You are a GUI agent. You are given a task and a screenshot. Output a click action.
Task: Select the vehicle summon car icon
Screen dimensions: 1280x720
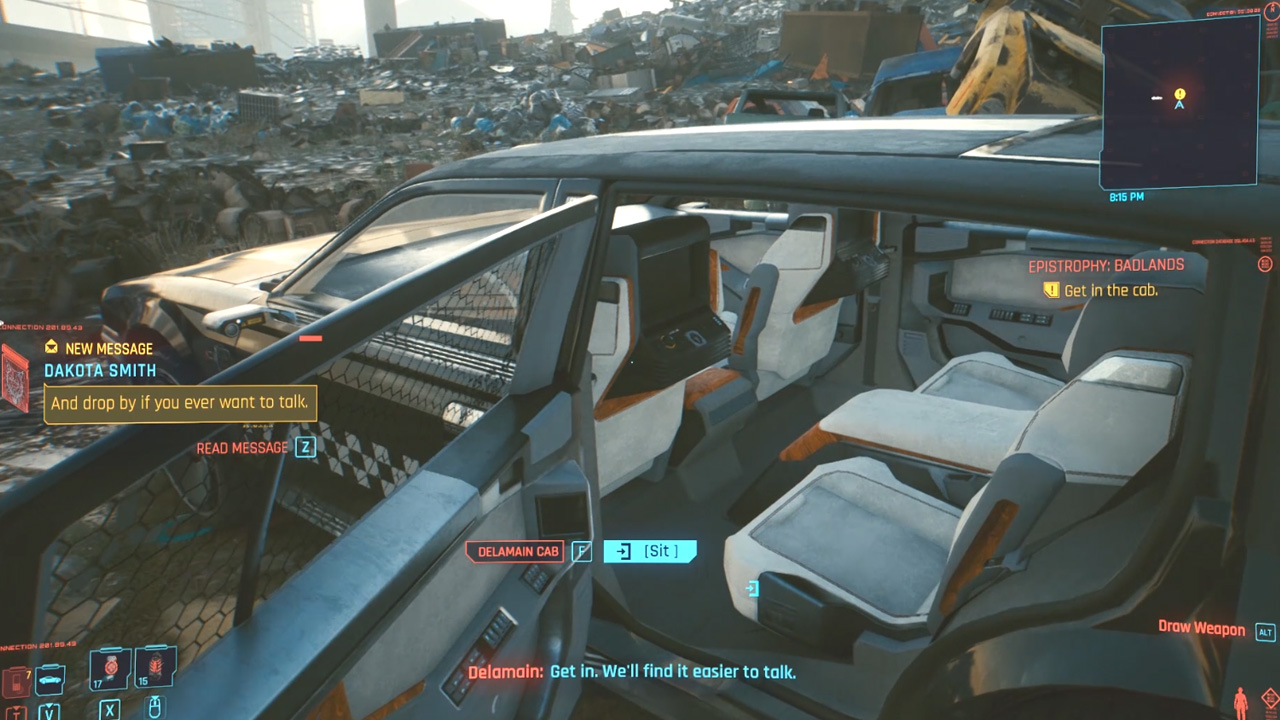coord(48,679)
